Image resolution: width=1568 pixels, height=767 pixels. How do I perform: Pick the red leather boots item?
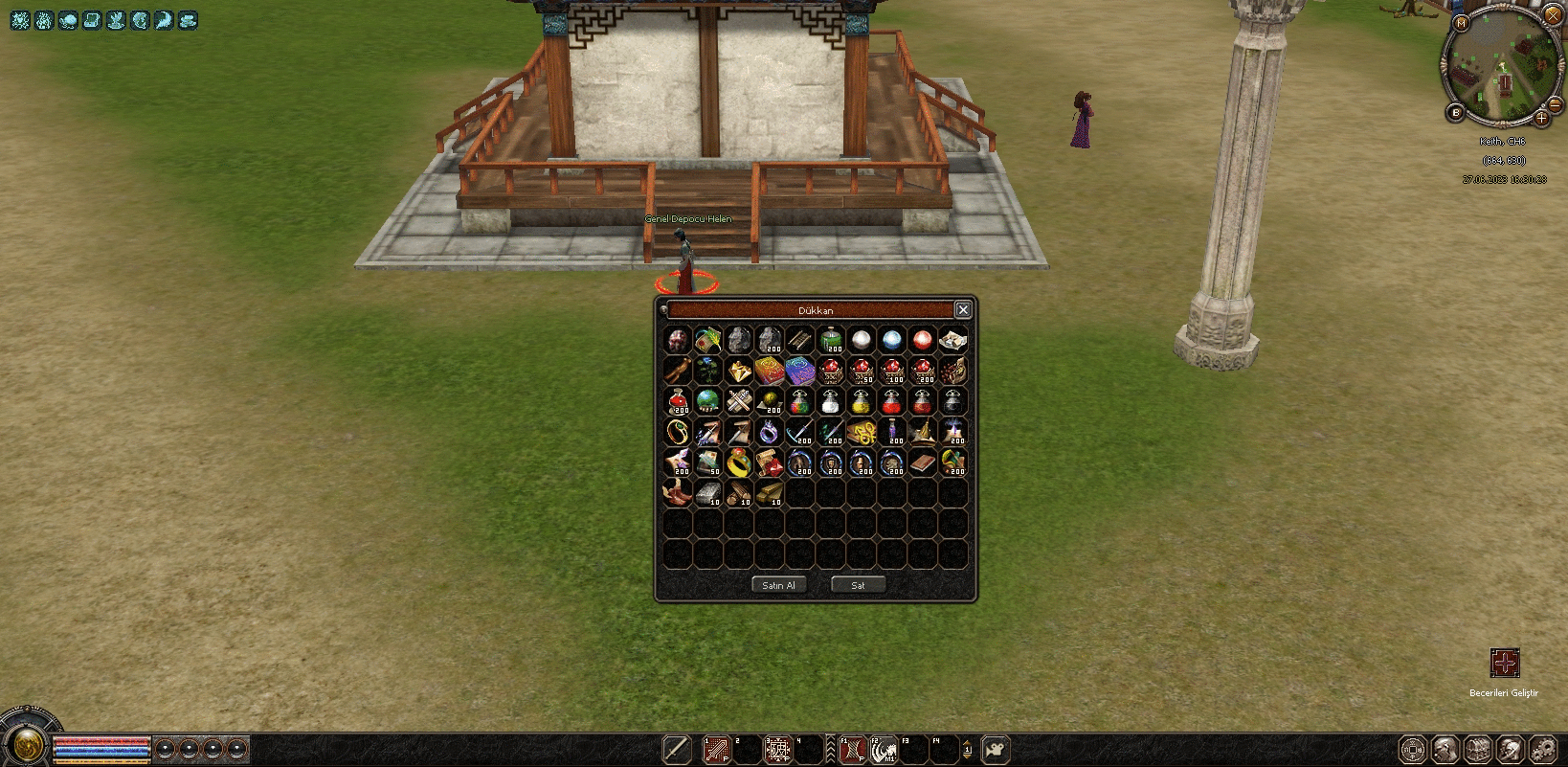[x=677, y=494]
